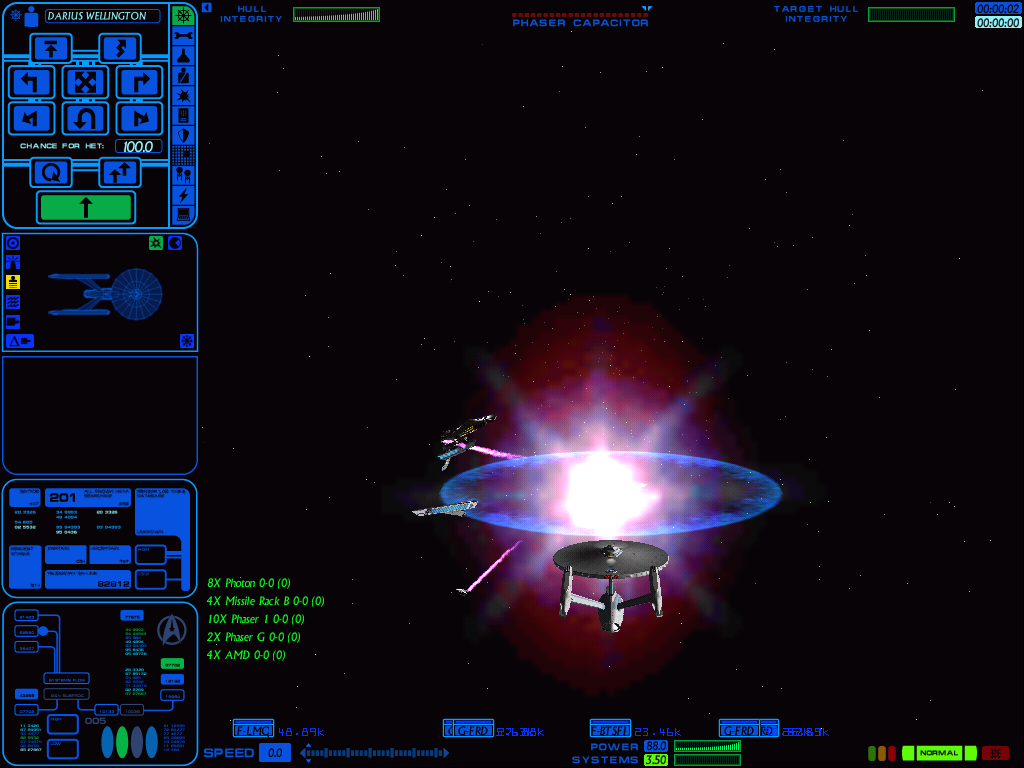Screen dimensions: 1024x768
Task: Select the yellow highlighted icon beside ship schematic
Action: (x=13, y=282)
